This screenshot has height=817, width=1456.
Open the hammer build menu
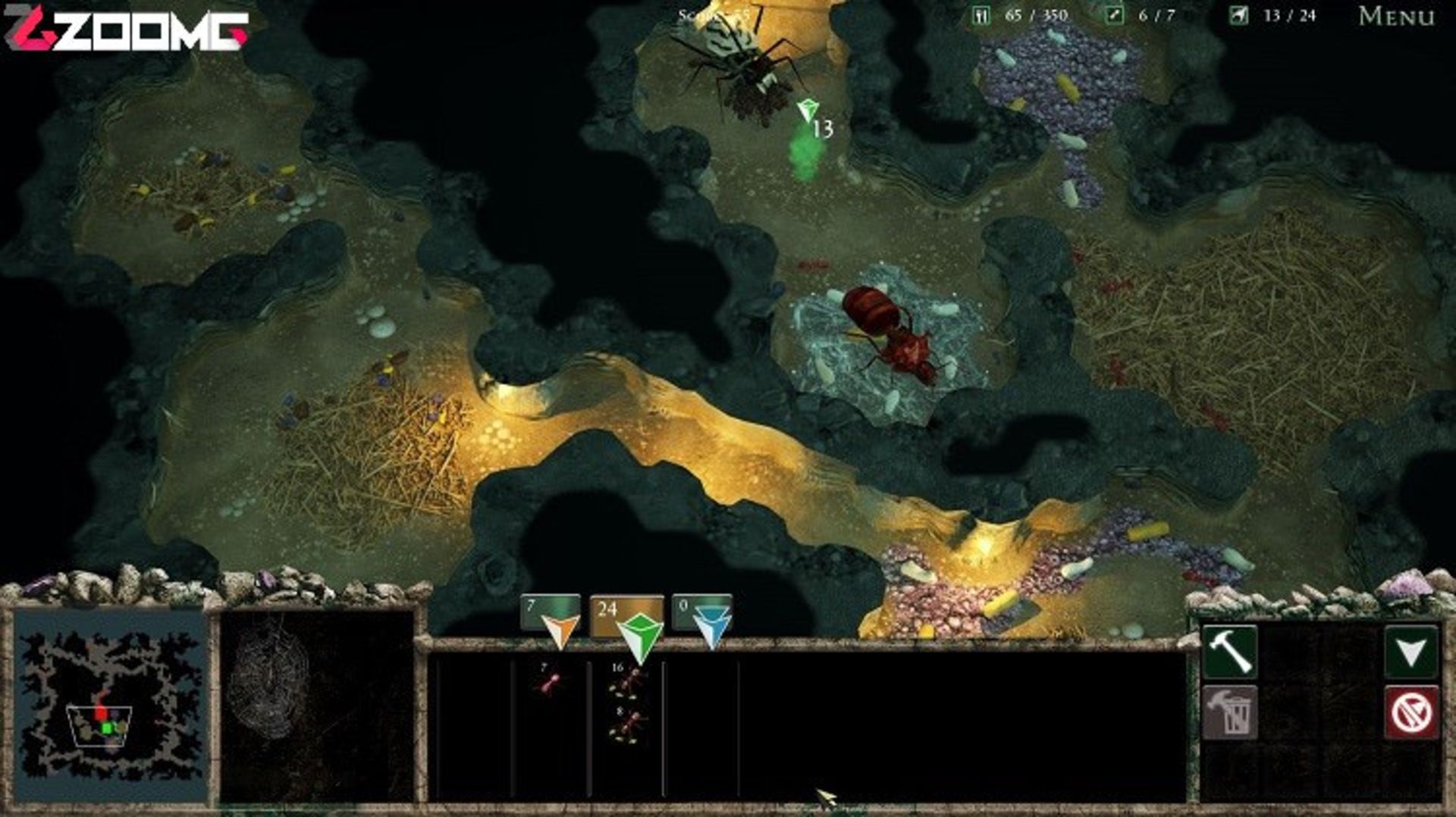click(x=1229, y=651)
